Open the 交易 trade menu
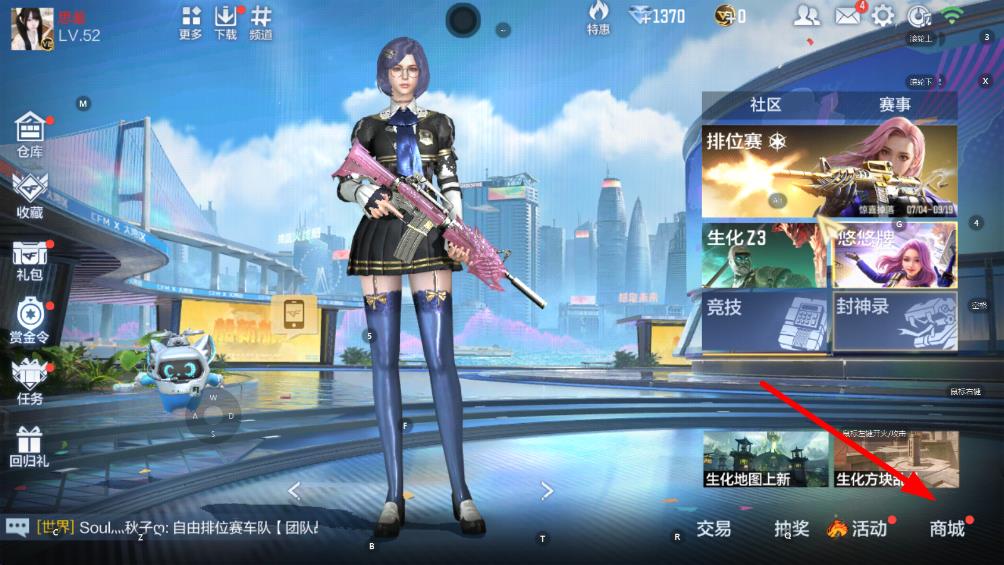This screenshot has width=1004, height=565. (x=713, y=529)
